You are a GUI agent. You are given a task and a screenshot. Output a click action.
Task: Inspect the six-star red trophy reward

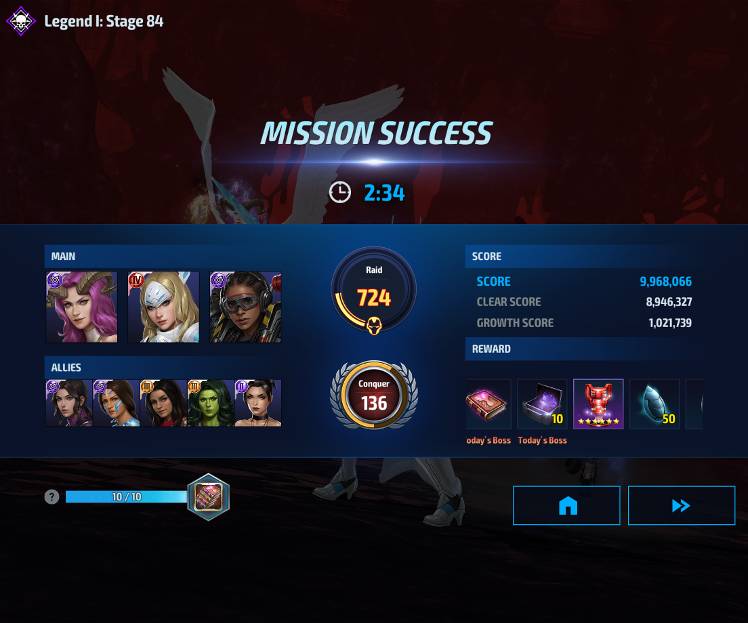pos(598,404)
